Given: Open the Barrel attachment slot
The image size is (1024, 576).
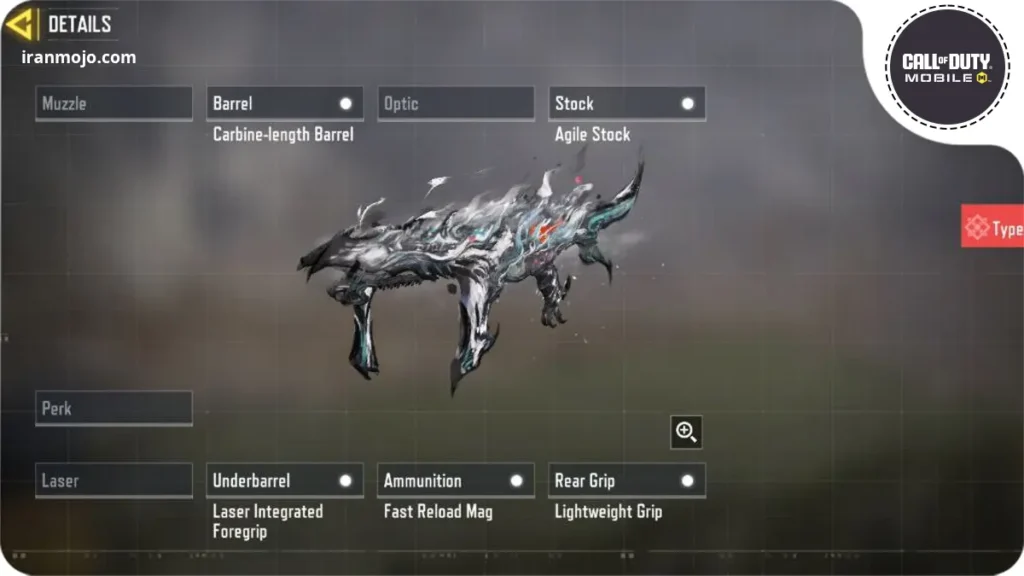Looking at the screenshot, I should (x=285, y=104).
